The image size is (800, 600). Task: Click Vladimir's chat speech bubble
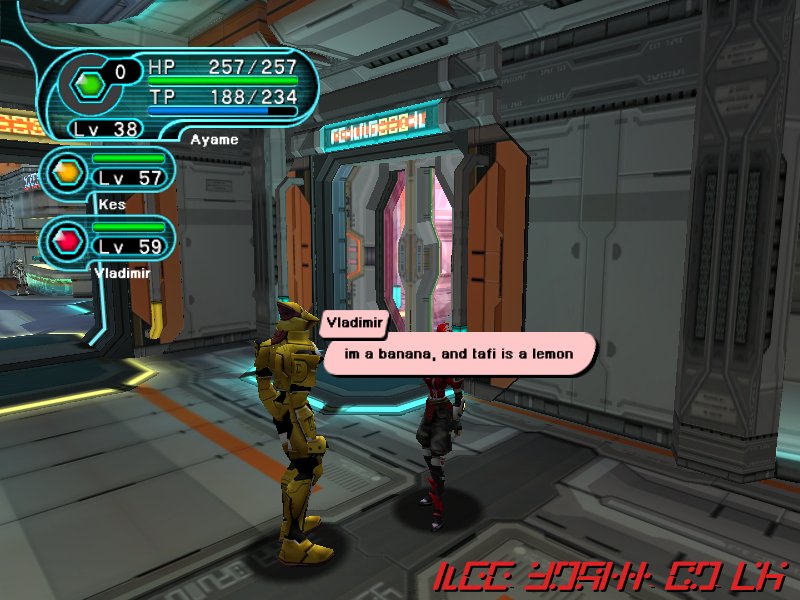pyautogui.click(x=458, y=354)
